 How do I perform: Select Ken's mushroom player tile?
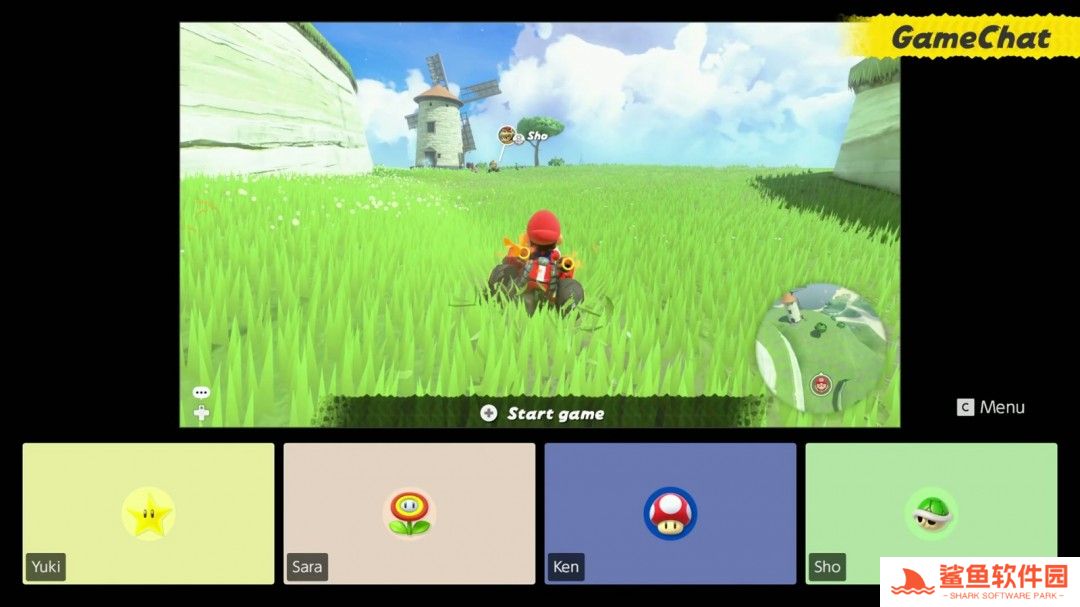click(670, 513)
